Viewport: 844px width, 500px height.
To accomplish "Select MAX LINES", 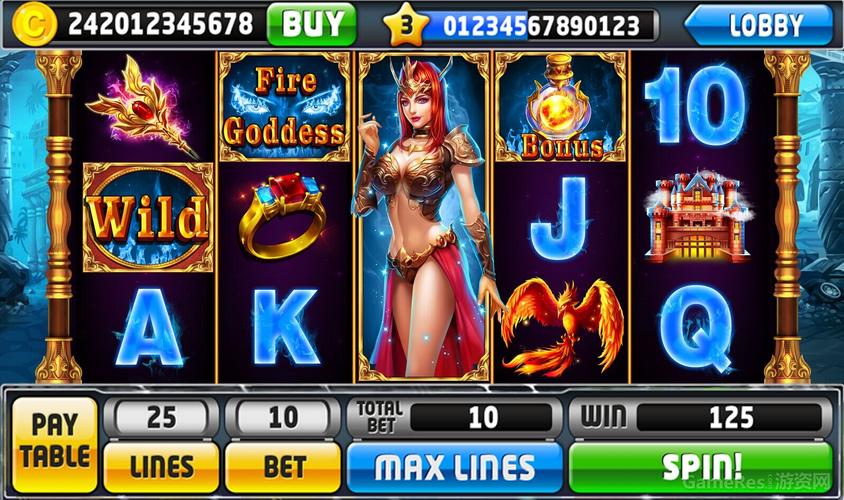I will tap(454, 466).
